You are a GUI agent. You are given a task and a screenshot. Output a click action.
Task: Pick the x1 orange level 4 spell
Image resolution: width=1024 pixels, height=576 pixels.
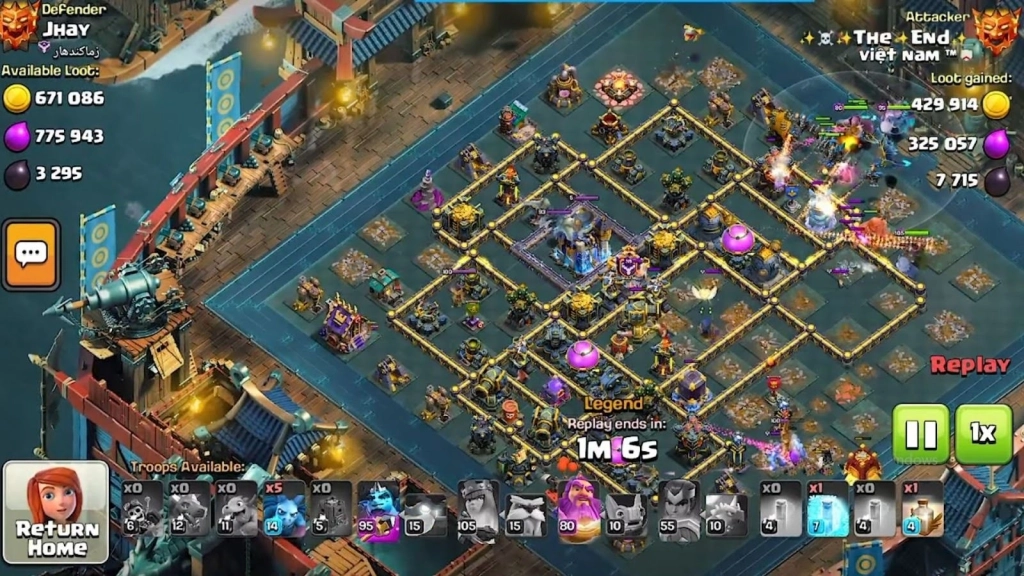point(922,509)
